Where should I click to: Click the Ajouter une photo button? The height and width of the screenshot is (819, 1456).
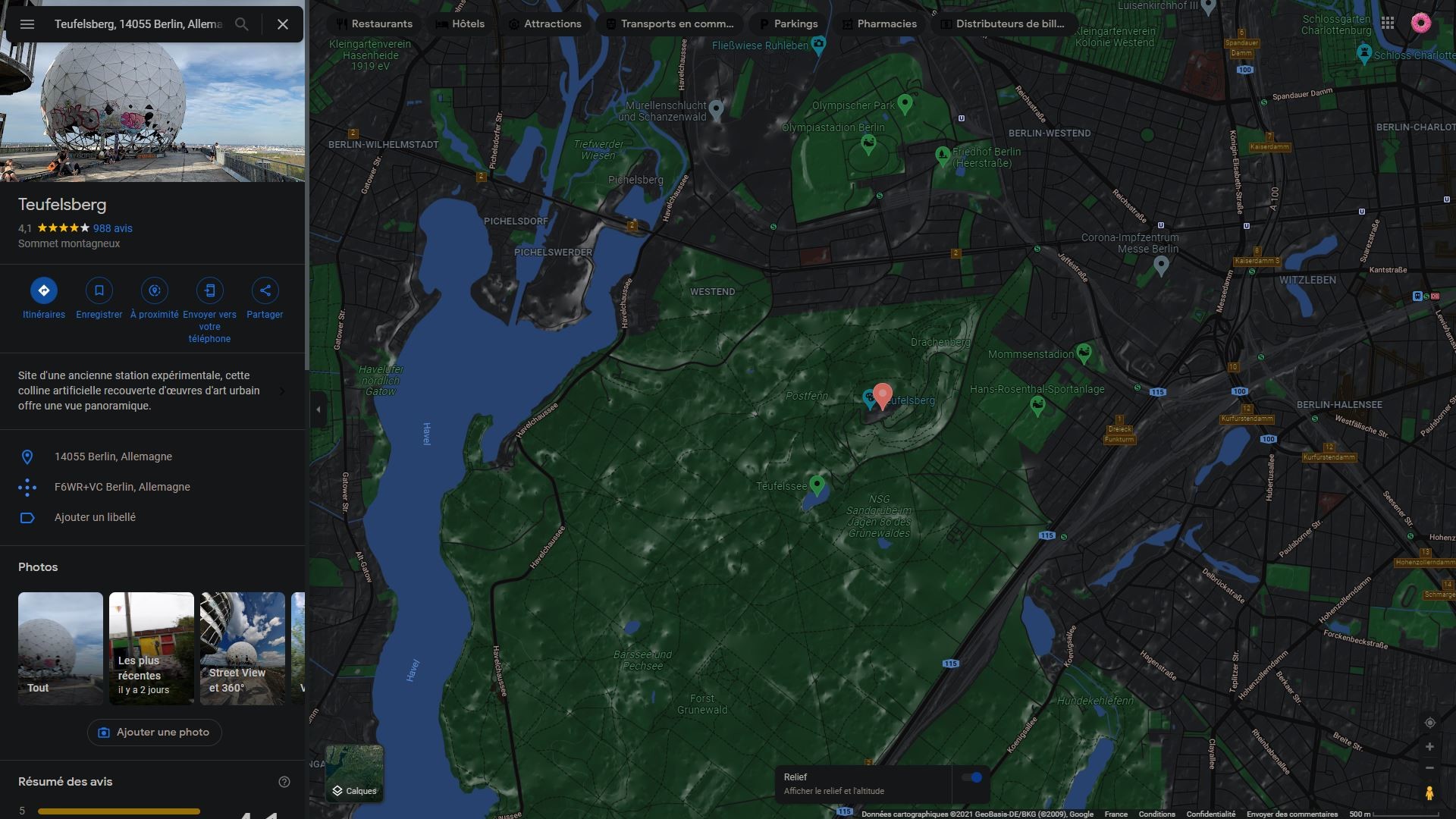point(154,732)
